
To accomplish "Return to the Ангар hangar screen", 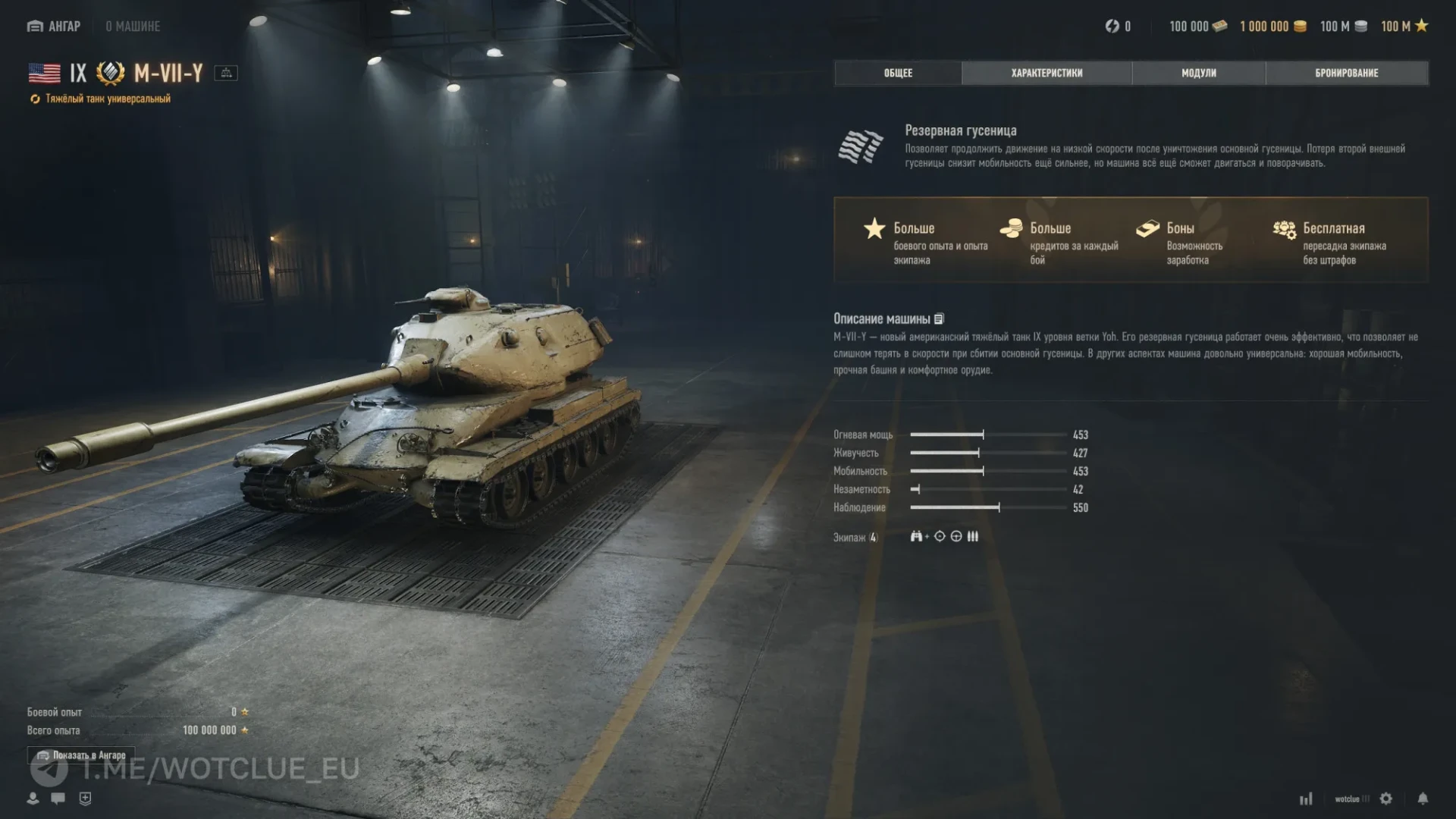I will click(54, 27).
